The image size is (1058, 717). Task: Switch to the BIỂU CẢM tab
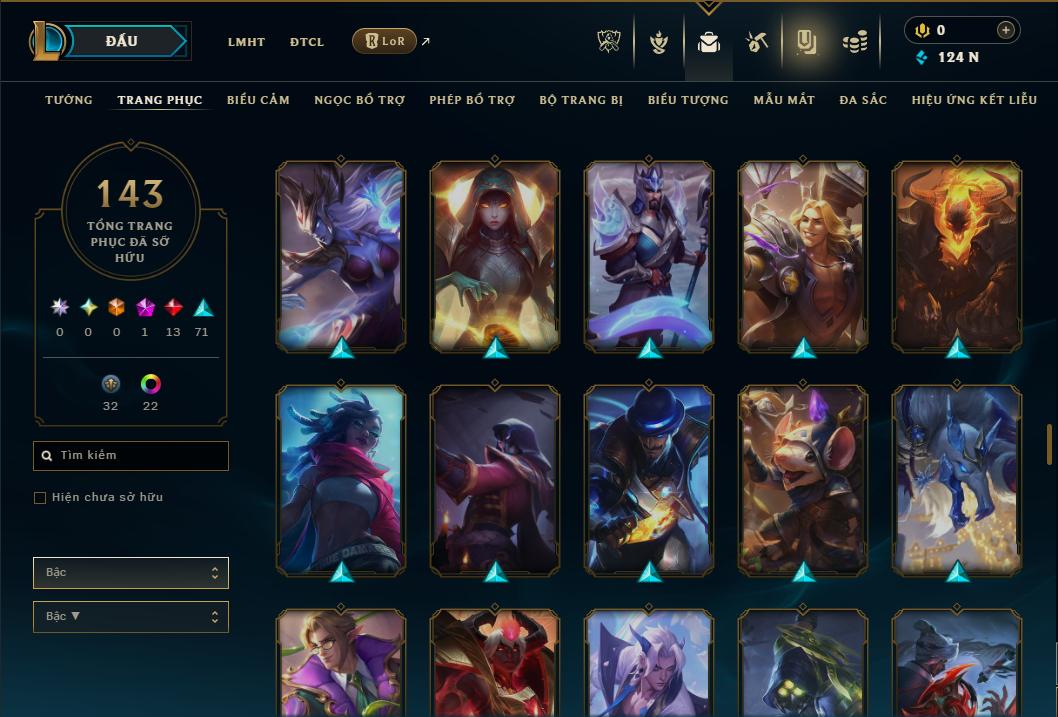click(258, 100)
